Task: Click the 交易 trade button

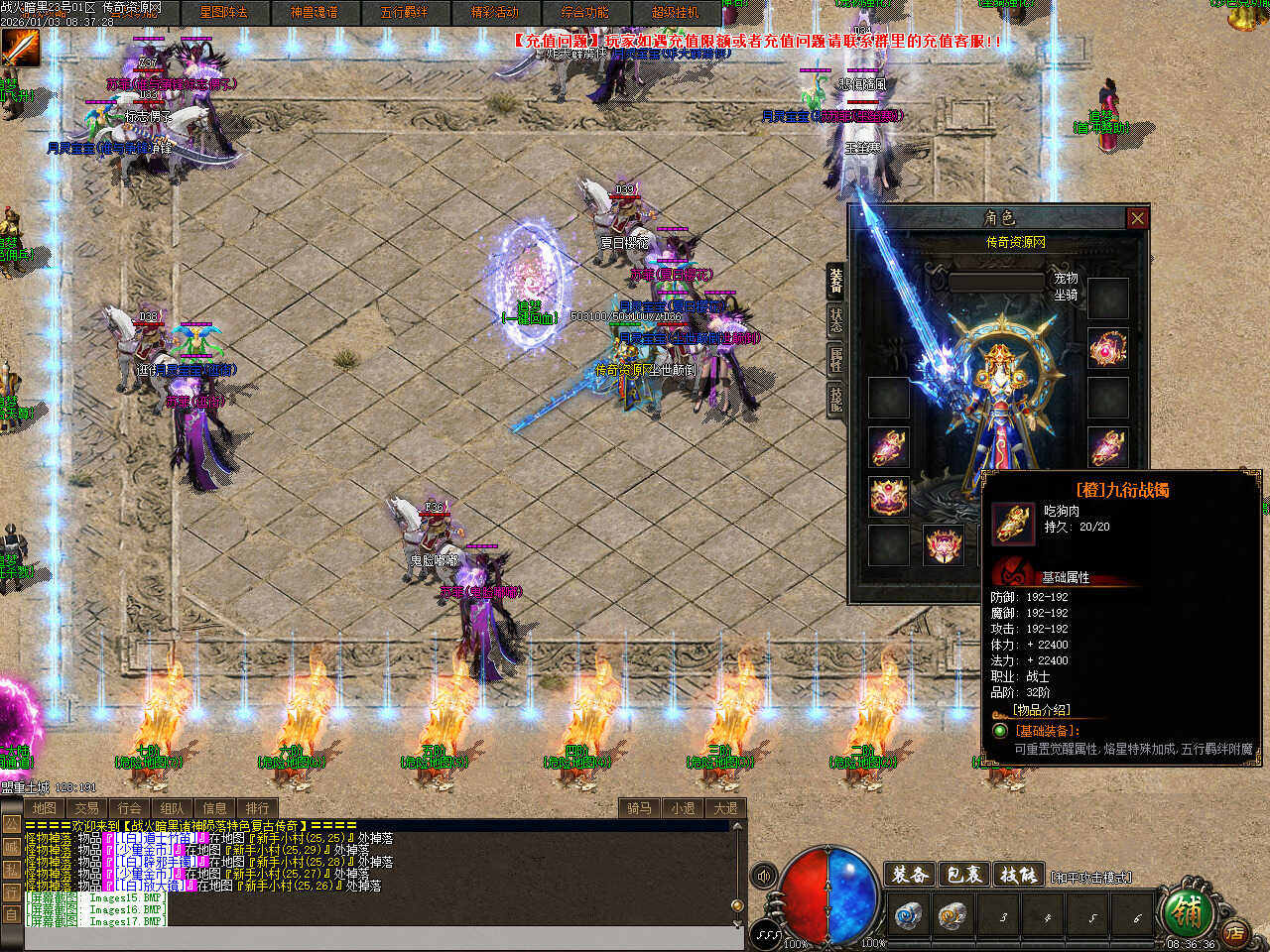Action: point(86,808)
